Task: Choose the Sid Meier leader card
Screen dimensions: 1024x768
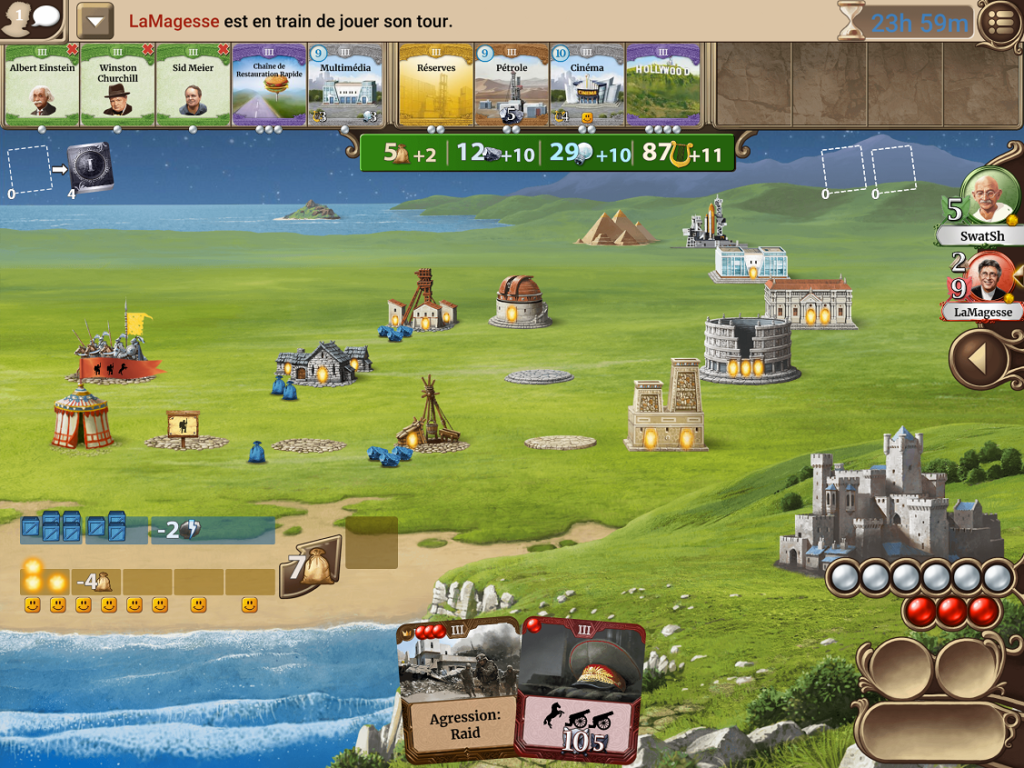Action: pyautogui.click(x=193, y=86)
